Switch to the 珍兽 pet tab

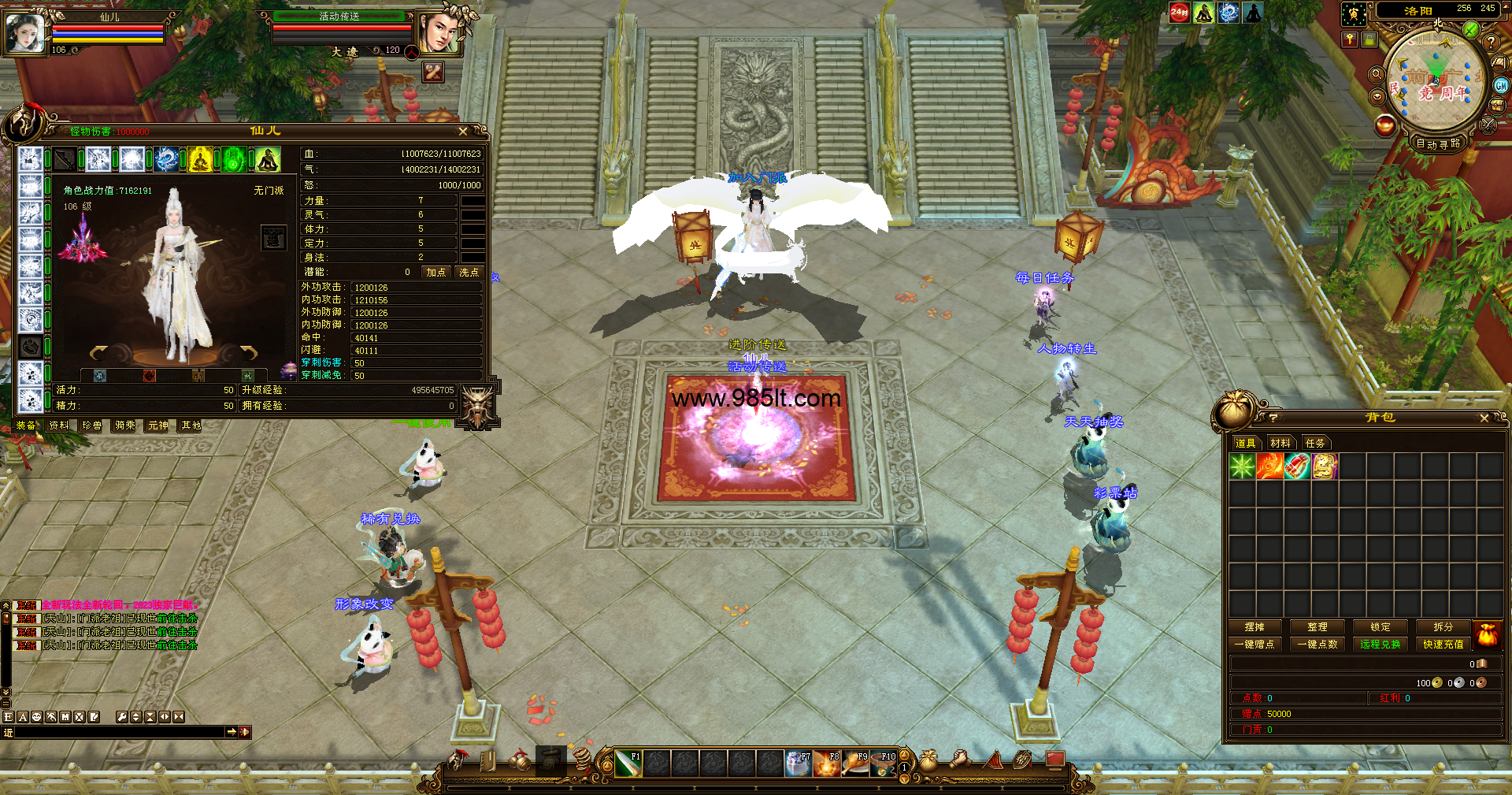point(92,425)
